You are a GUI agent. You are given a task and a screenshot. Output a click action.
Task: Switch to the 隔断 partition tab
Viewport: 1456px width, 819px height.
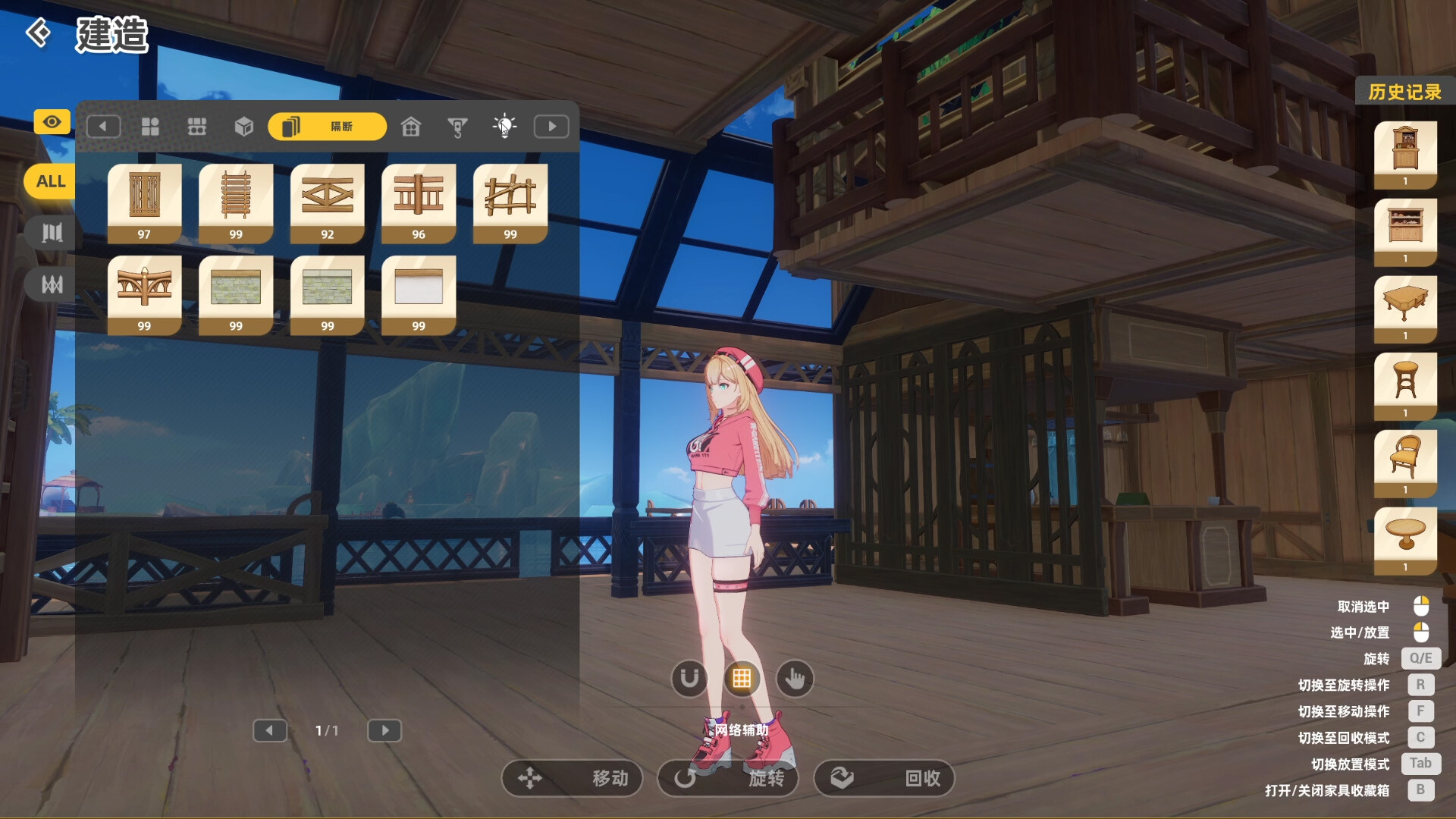326,127
